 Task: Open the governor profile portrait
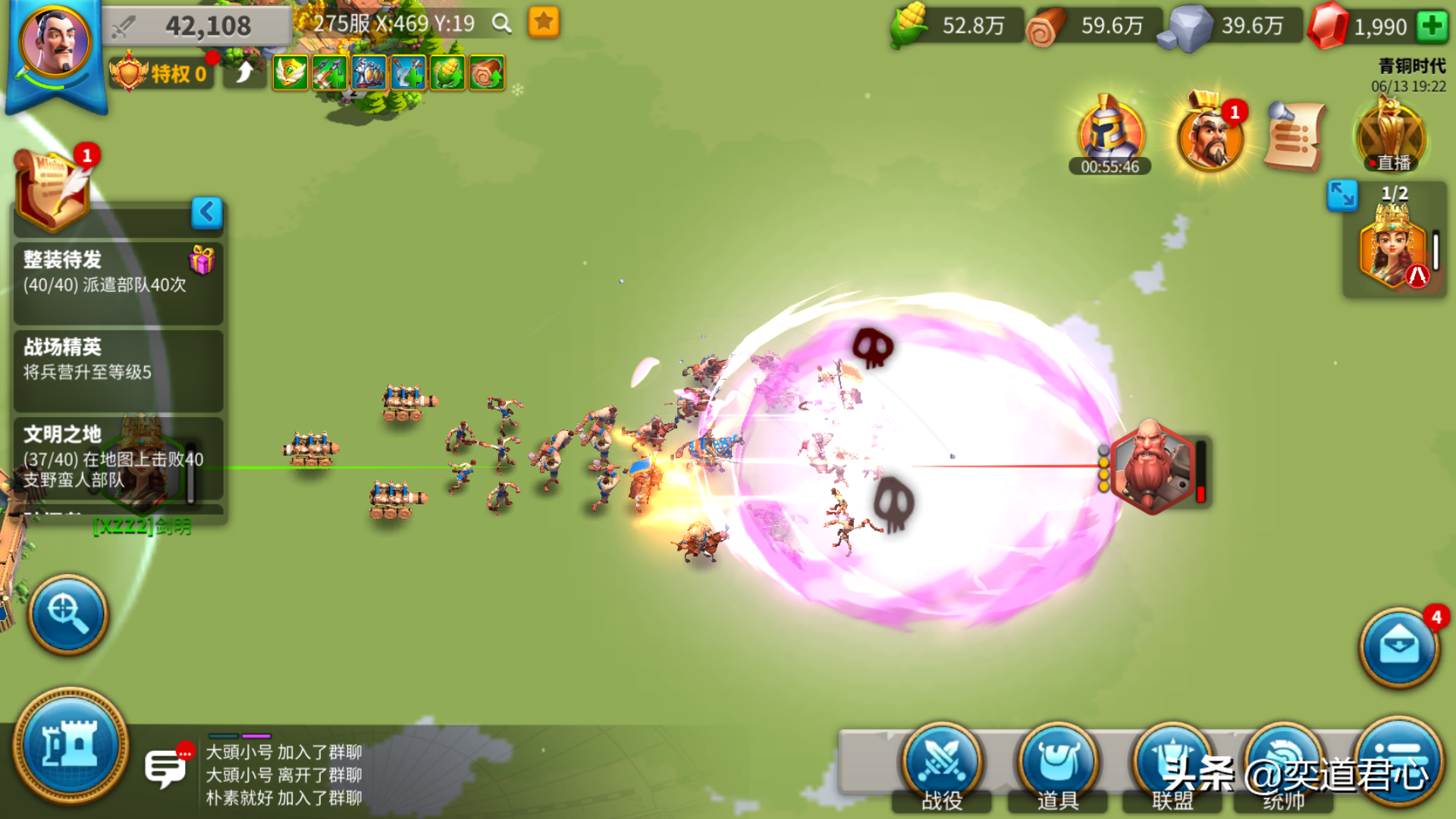[x=55, y=44]
